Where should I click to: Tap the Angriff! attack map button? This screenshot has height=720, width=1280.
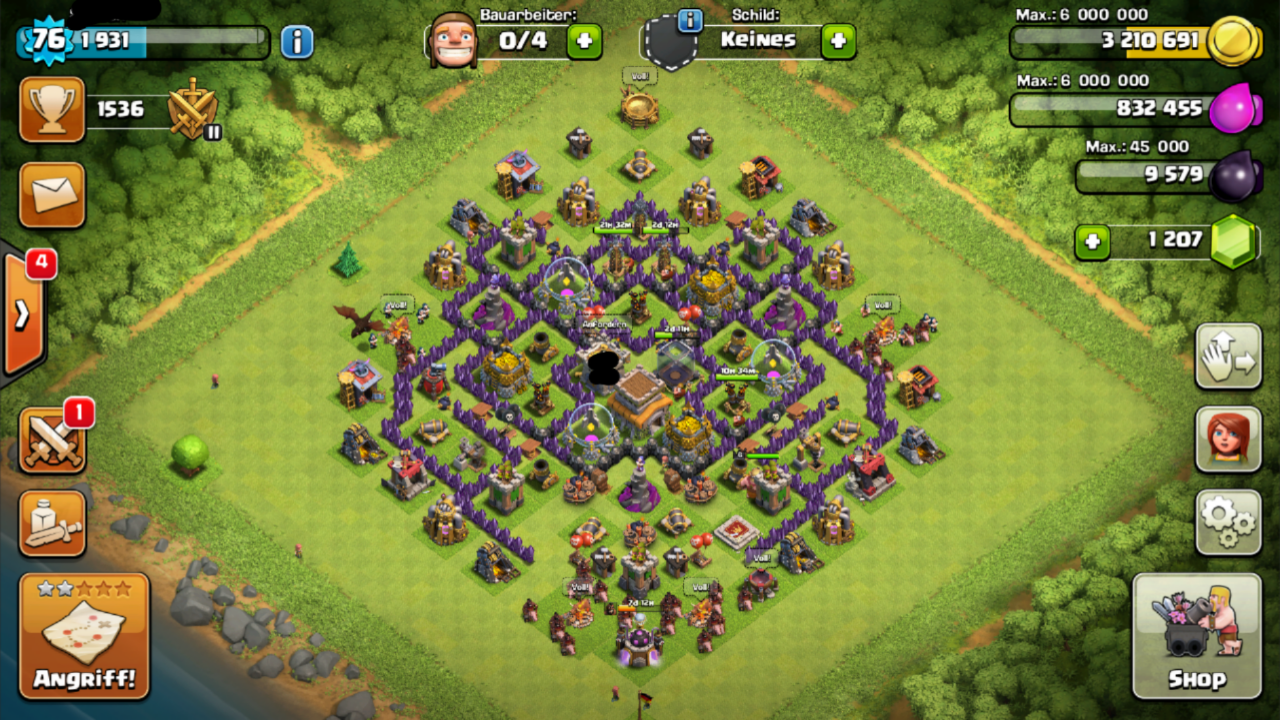click(84, 636)
